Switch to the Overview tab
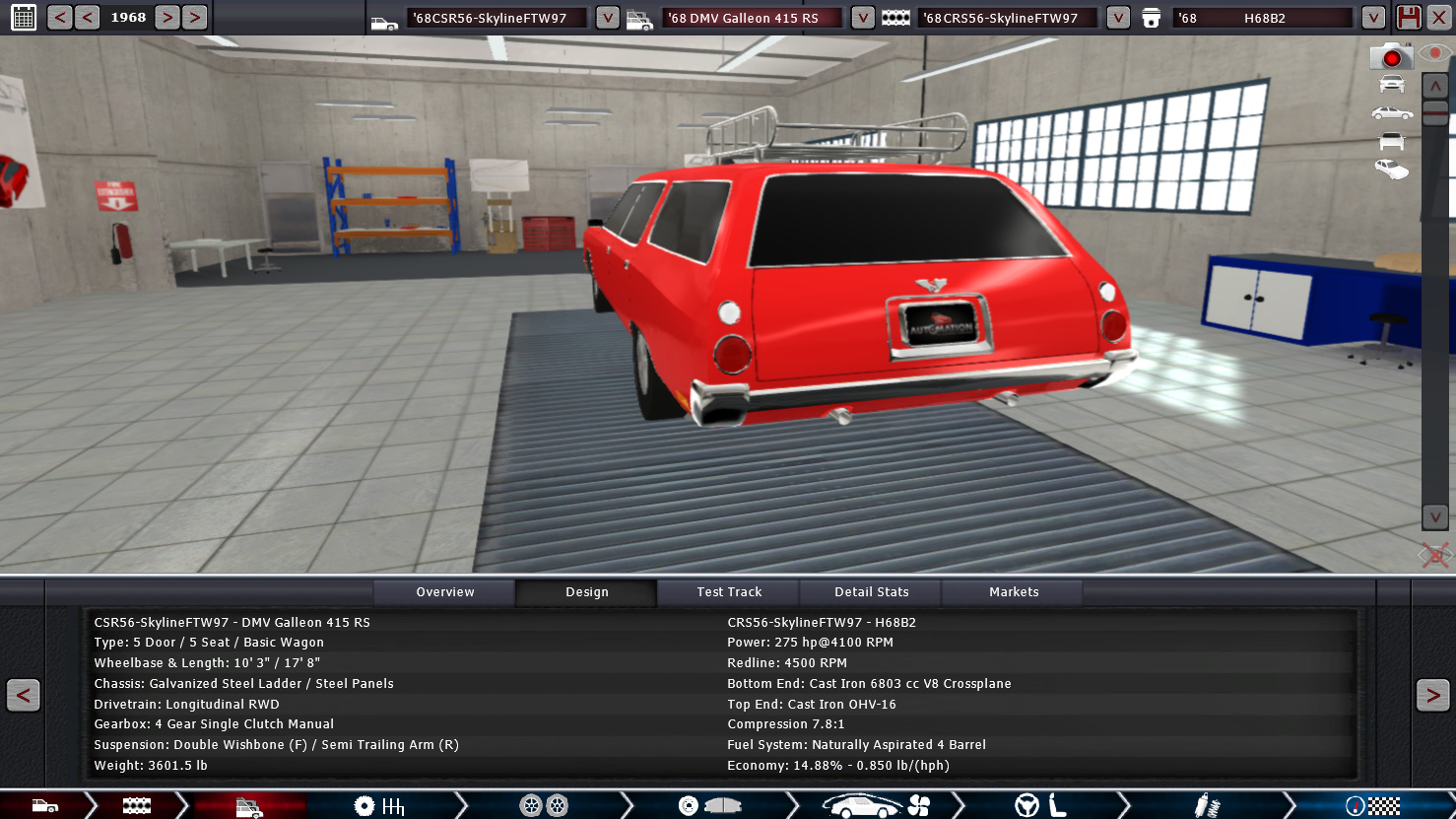1456x819 pixels. click(x=445, y=592)
